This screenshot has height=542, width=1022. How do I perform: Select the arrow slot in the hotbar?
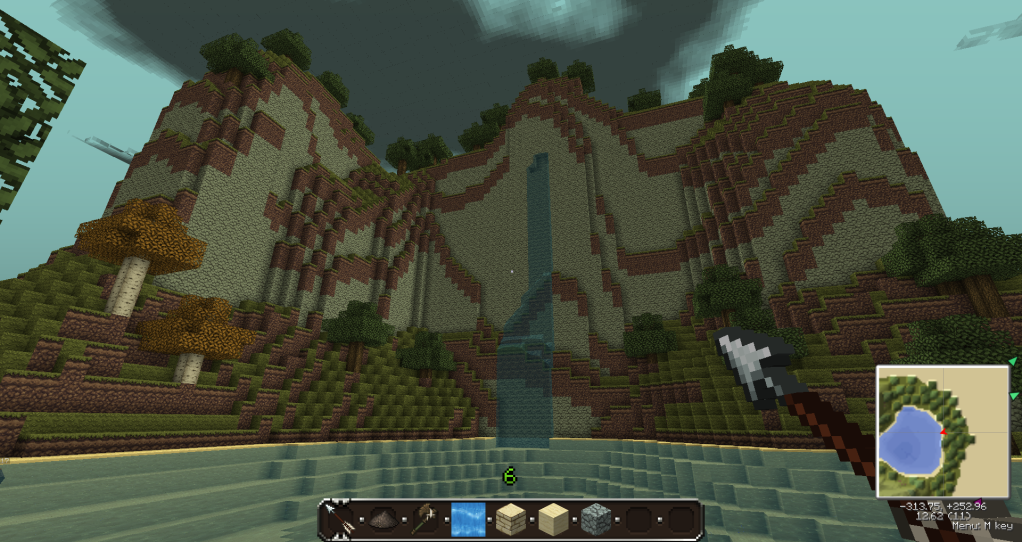pos(340,520)
